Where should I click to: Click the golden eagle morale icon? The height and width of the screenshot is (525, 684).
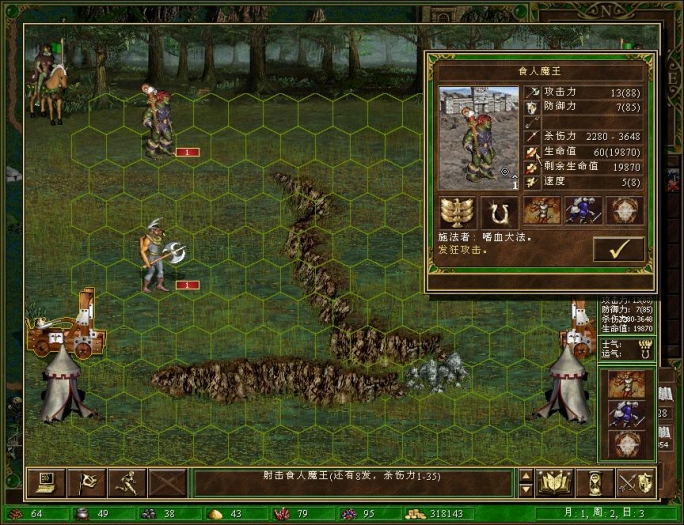coord(459,211)
